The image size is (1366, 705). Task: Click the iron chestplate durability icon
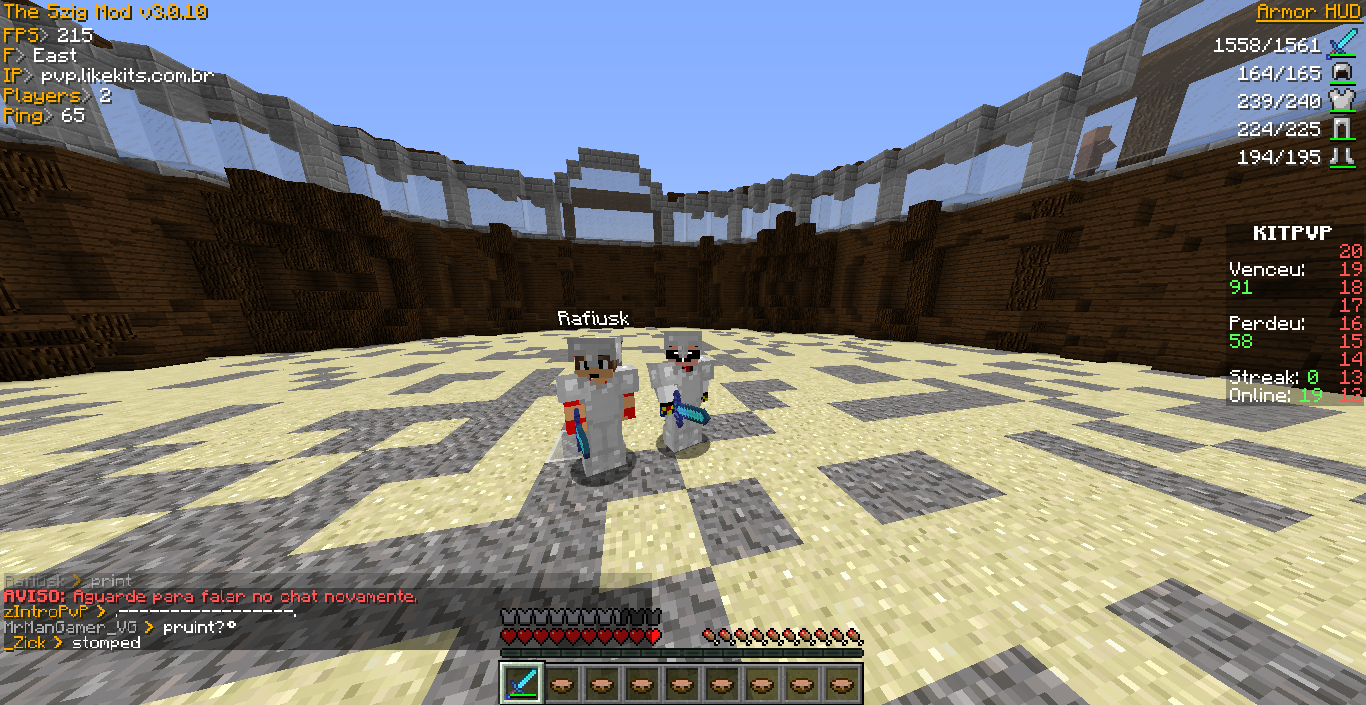(1340, 101)
